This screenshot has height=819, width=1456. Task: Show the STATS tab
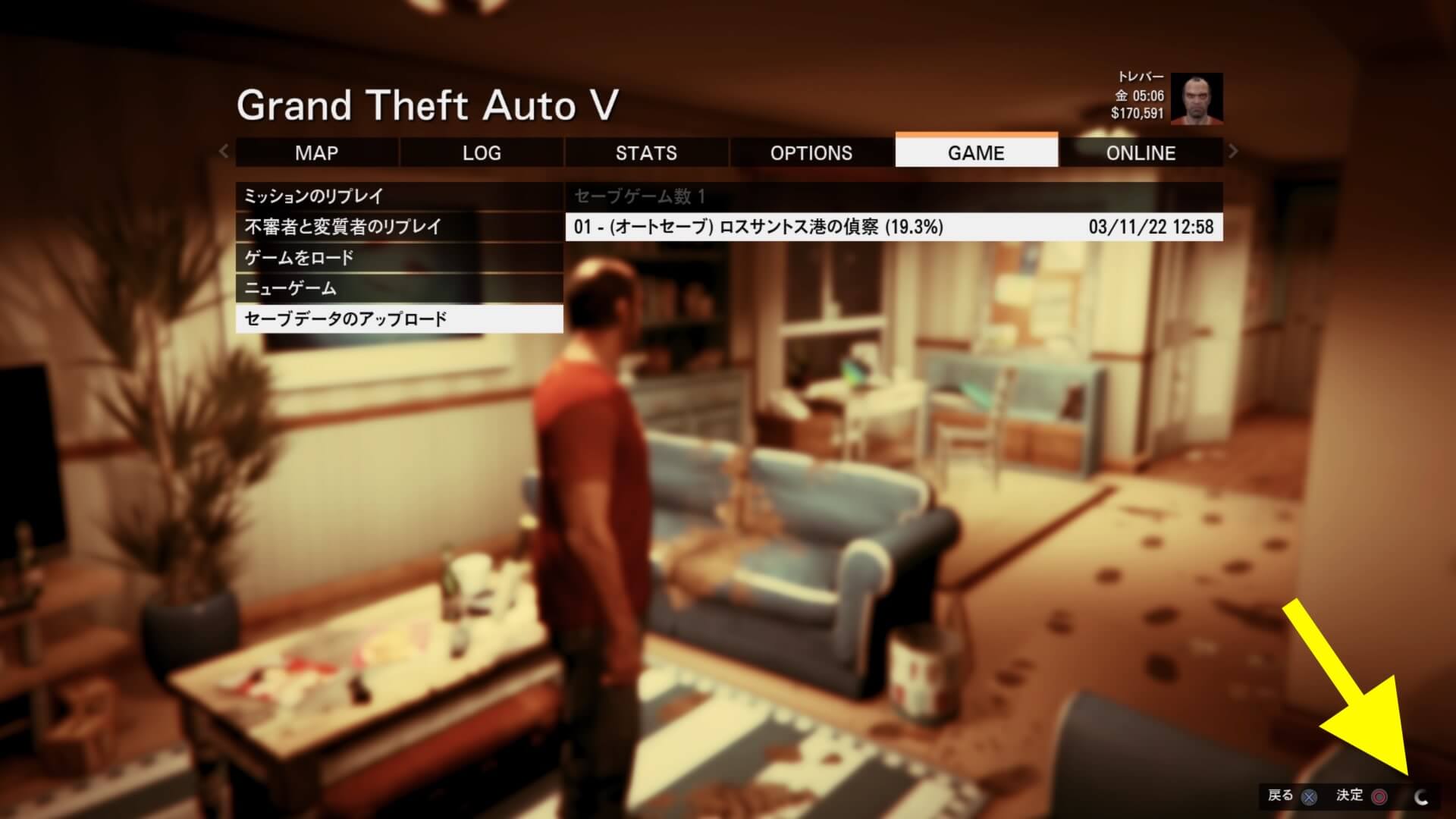coord(646,152)
